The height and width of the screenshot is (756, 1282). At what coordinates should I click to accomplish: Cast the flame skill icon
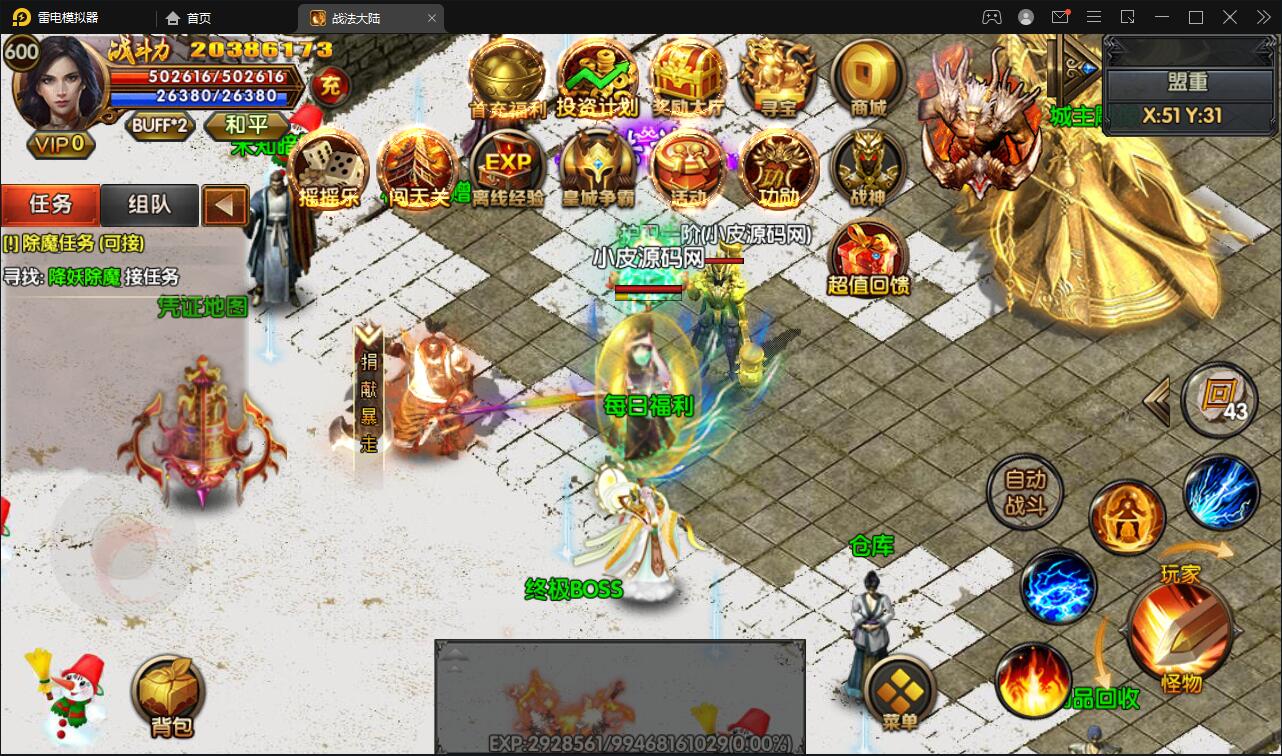click(1033, 678)
